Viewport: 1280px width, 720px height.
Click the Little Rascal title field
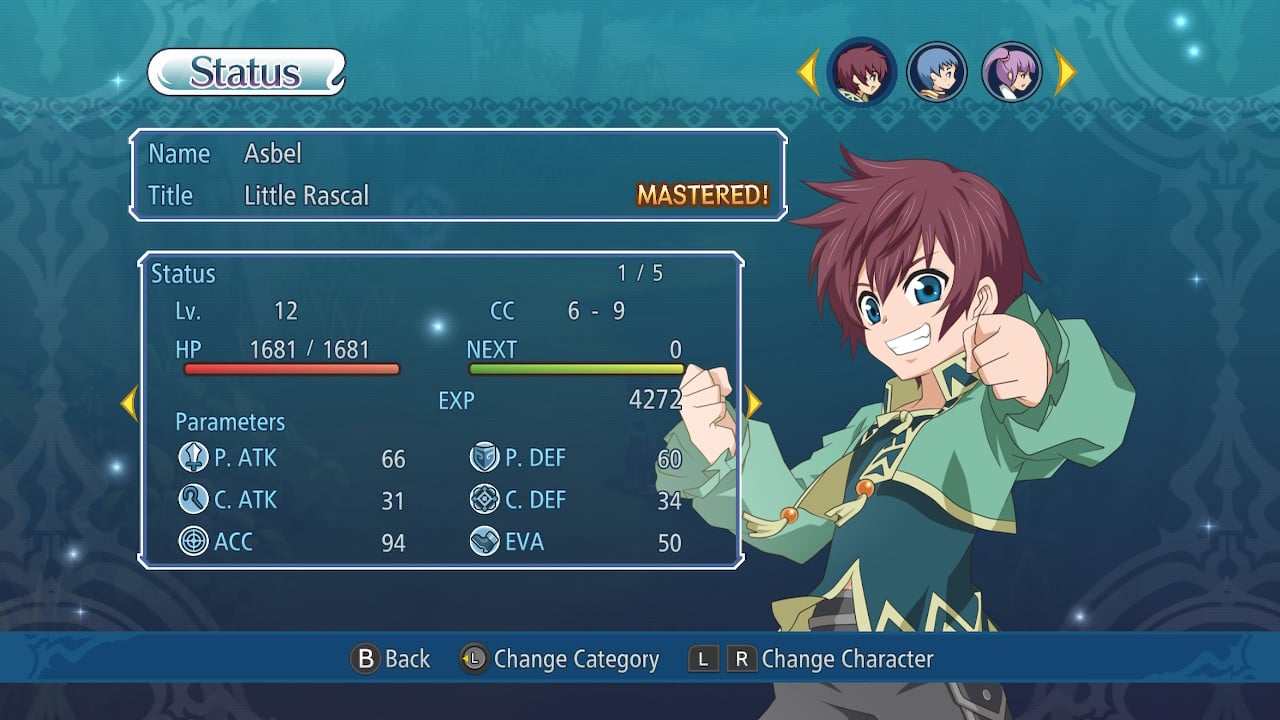tap(307, 196)
